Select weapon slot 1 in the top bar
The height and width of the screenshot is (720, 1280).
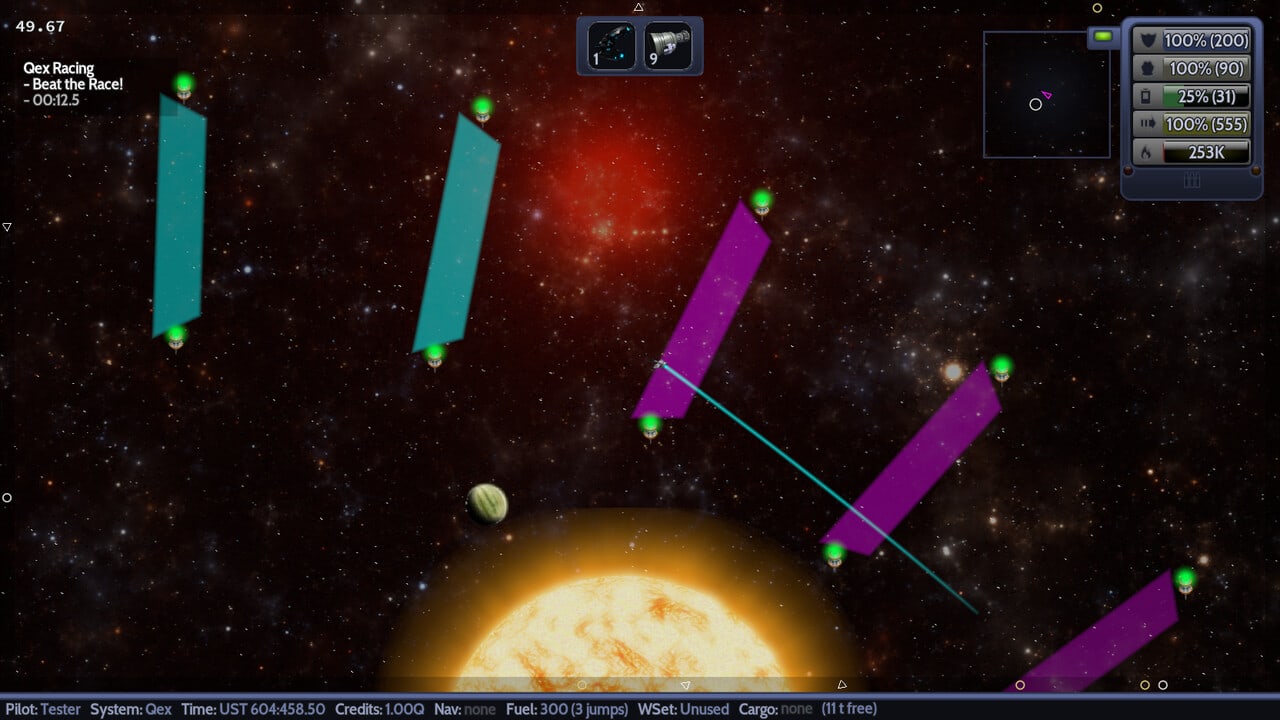(611, 46)
